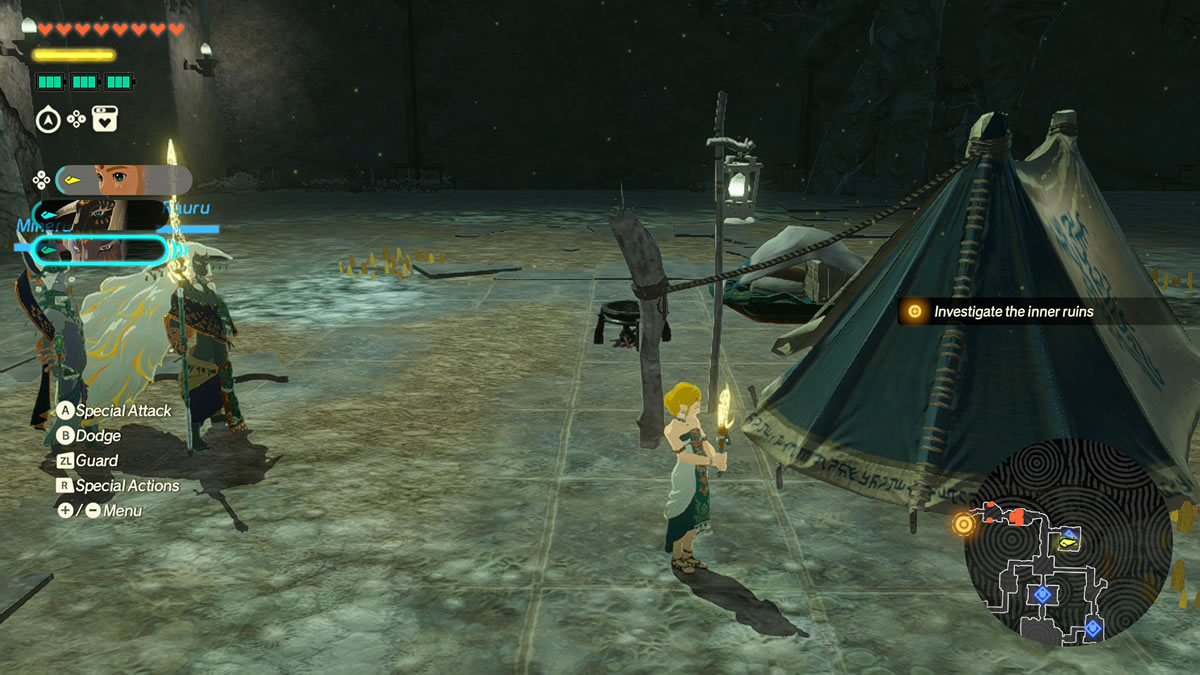Open the circular minimap
This screenshot has width=1200, height=675.
coord(1067,541)
